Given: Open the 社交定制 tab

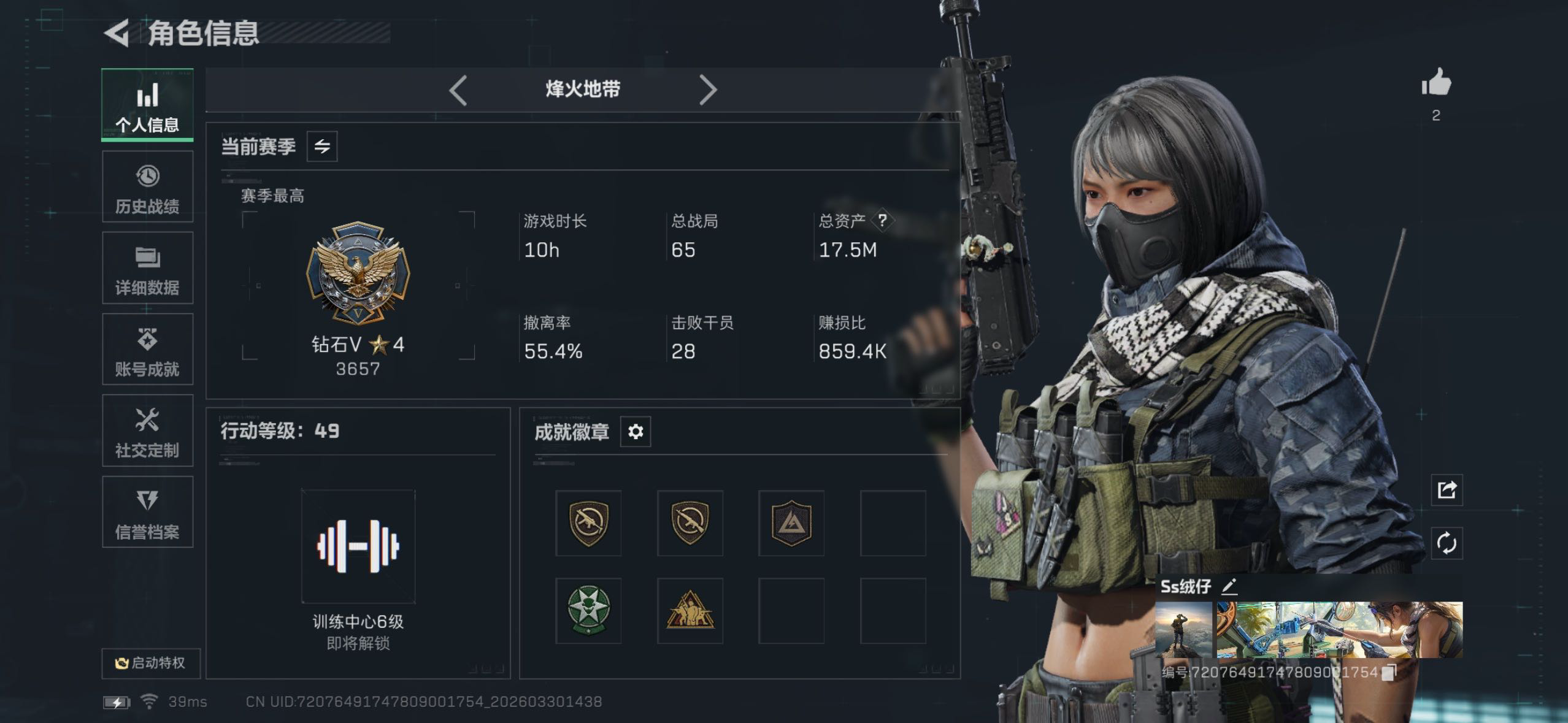Looking at the screenshot, I should (147, 431).
